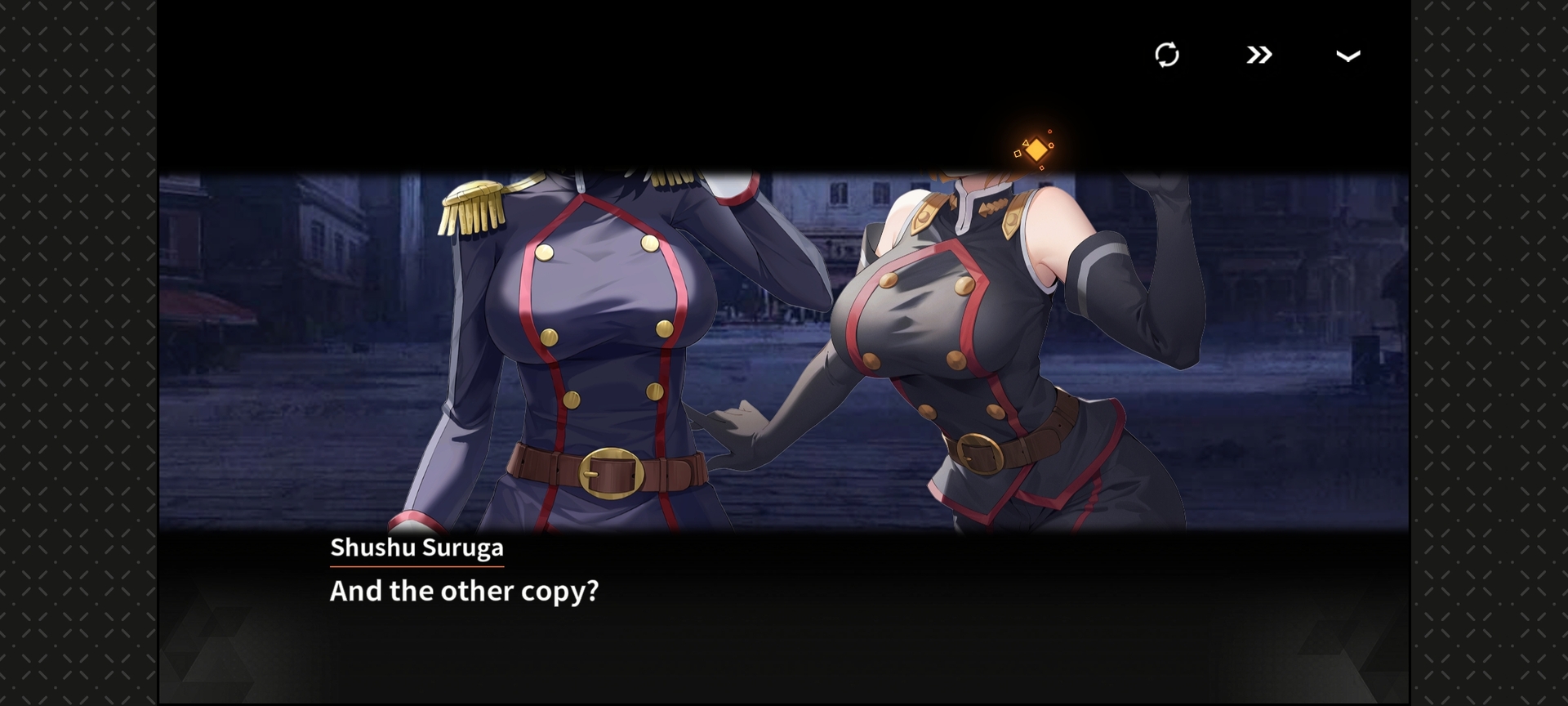Skip the dialogue with the double-arrow button

coord(1258,55)
